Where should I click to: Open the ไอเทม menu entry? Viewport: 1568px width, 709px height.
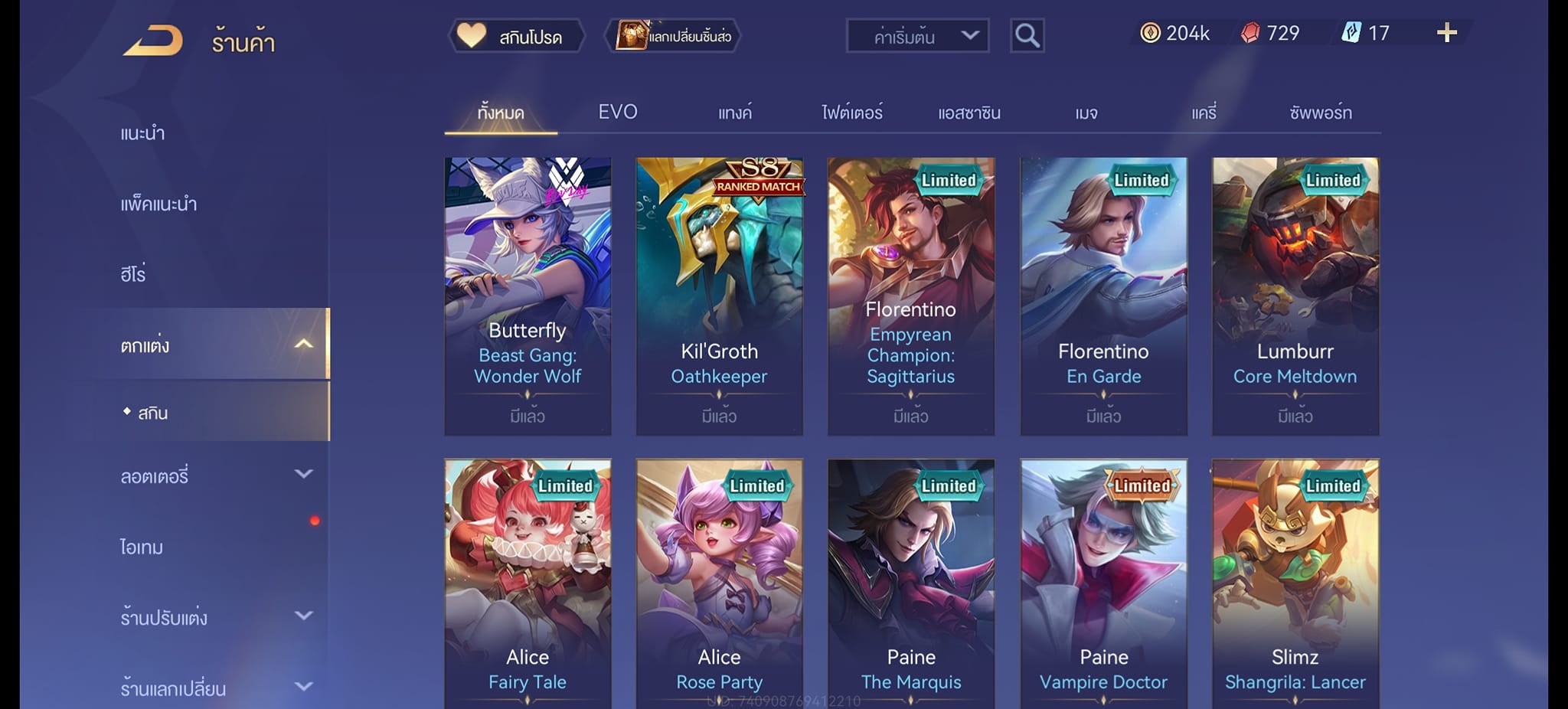click(x=142, y=547)
